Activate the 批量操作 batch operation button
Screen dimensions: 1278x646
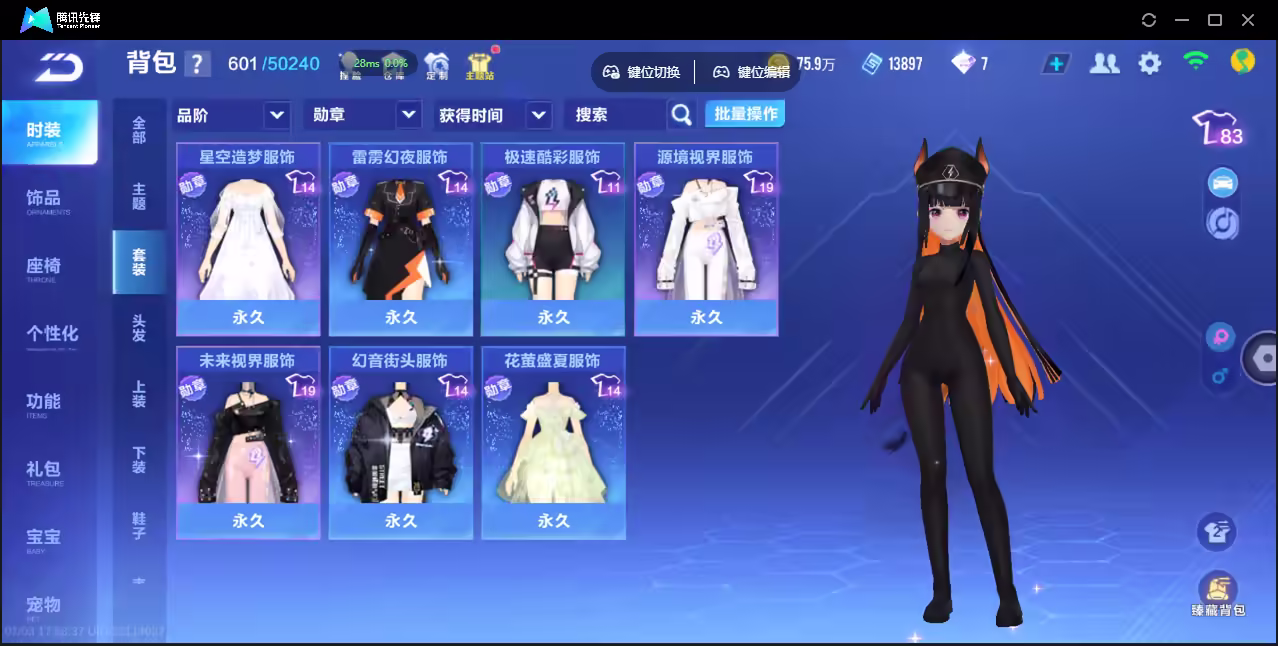click(x=745, y=114)
